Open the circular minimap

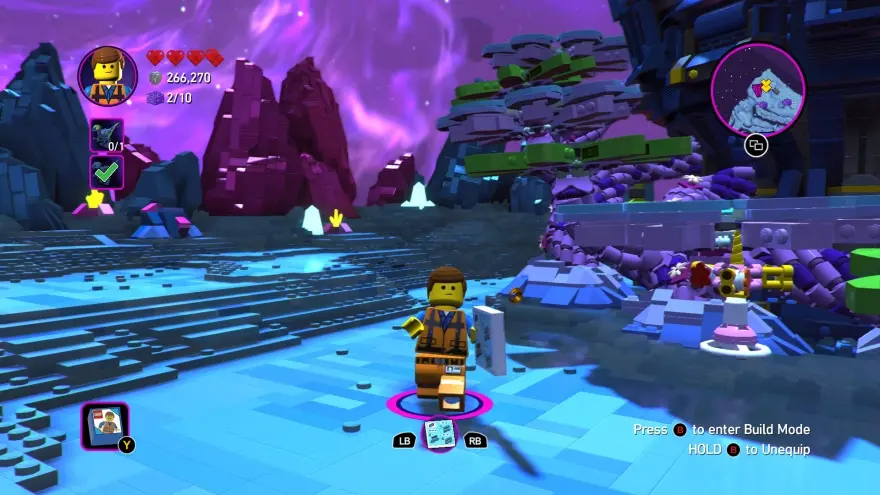758,89
